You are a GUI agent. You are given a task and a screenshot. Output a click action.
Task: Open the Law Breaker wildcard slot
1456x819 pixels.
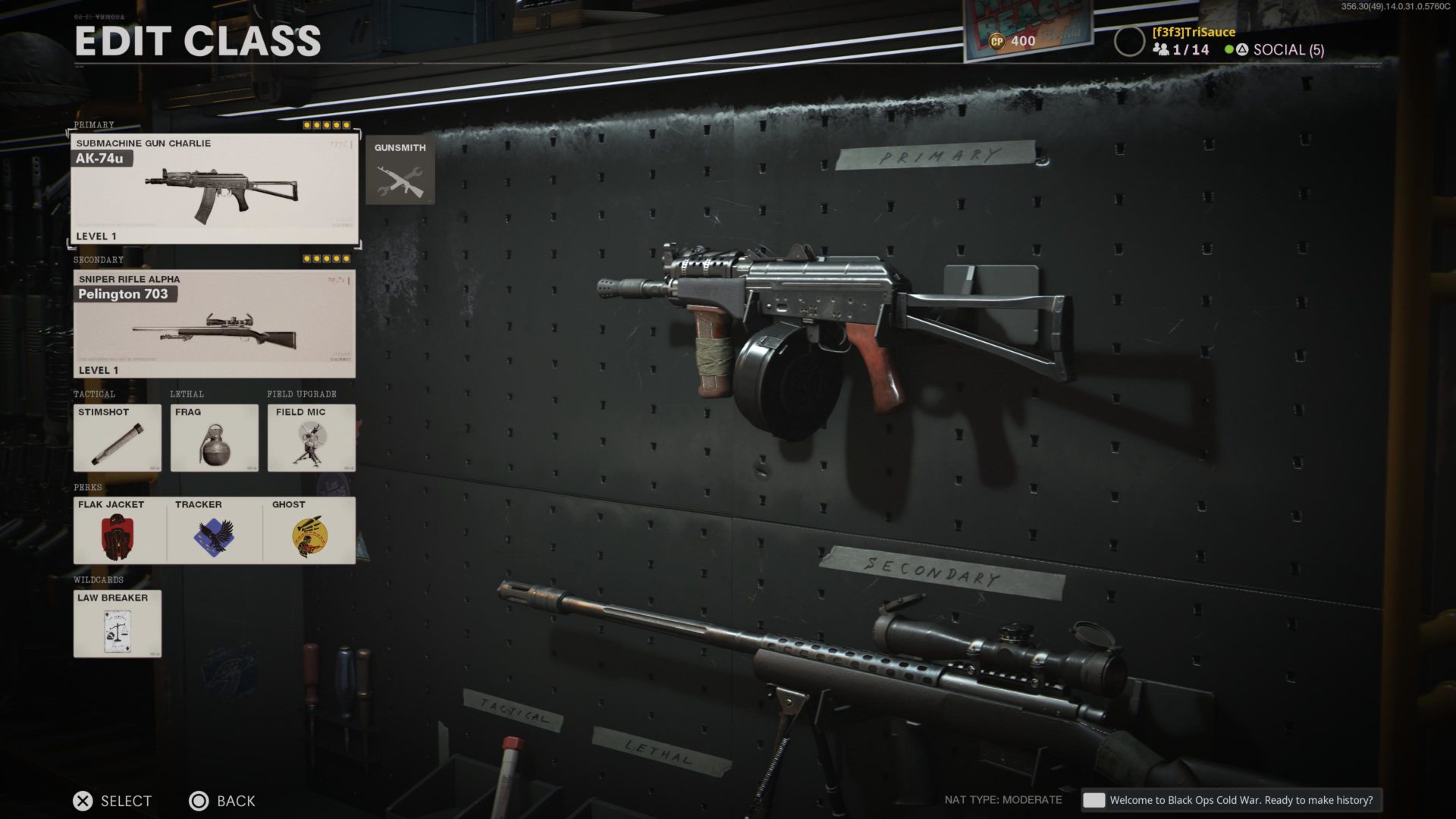coord(118,623)
